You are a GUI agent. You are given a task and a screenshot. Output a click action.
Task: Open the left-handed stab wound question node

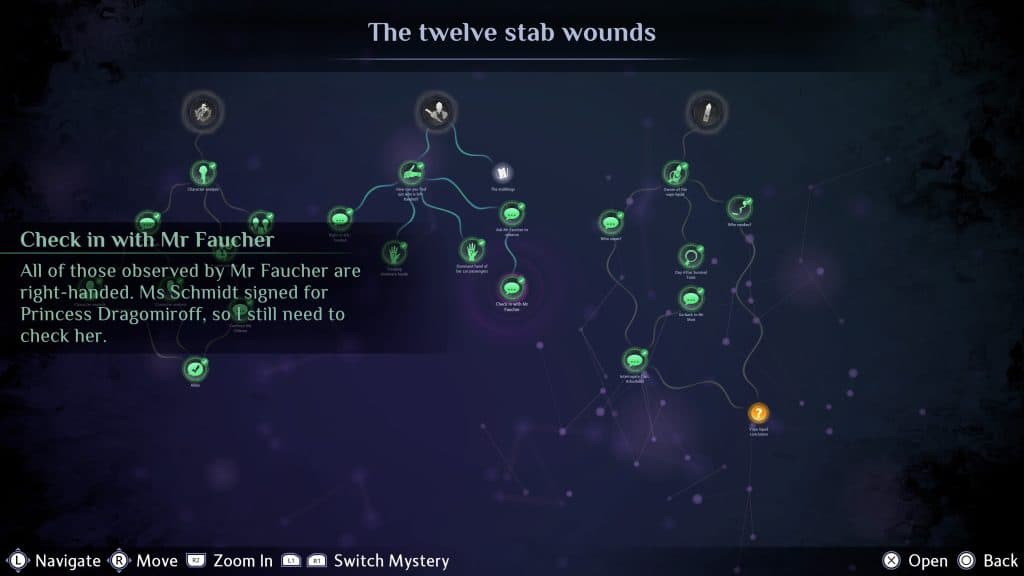(412, 172)
